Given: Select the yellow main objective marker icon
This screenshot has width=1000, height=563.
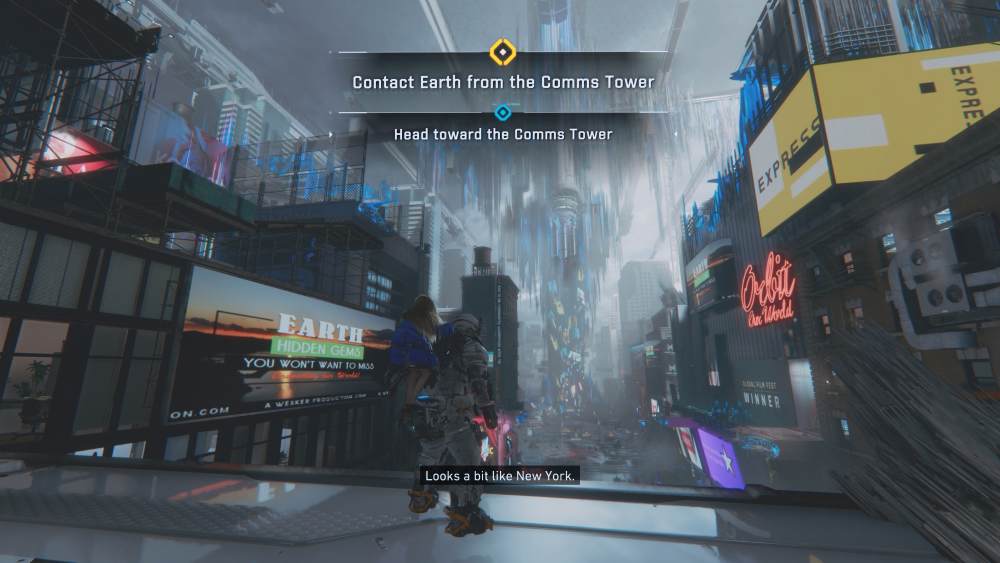Looking at the screenshot, I should pos(501,51).
